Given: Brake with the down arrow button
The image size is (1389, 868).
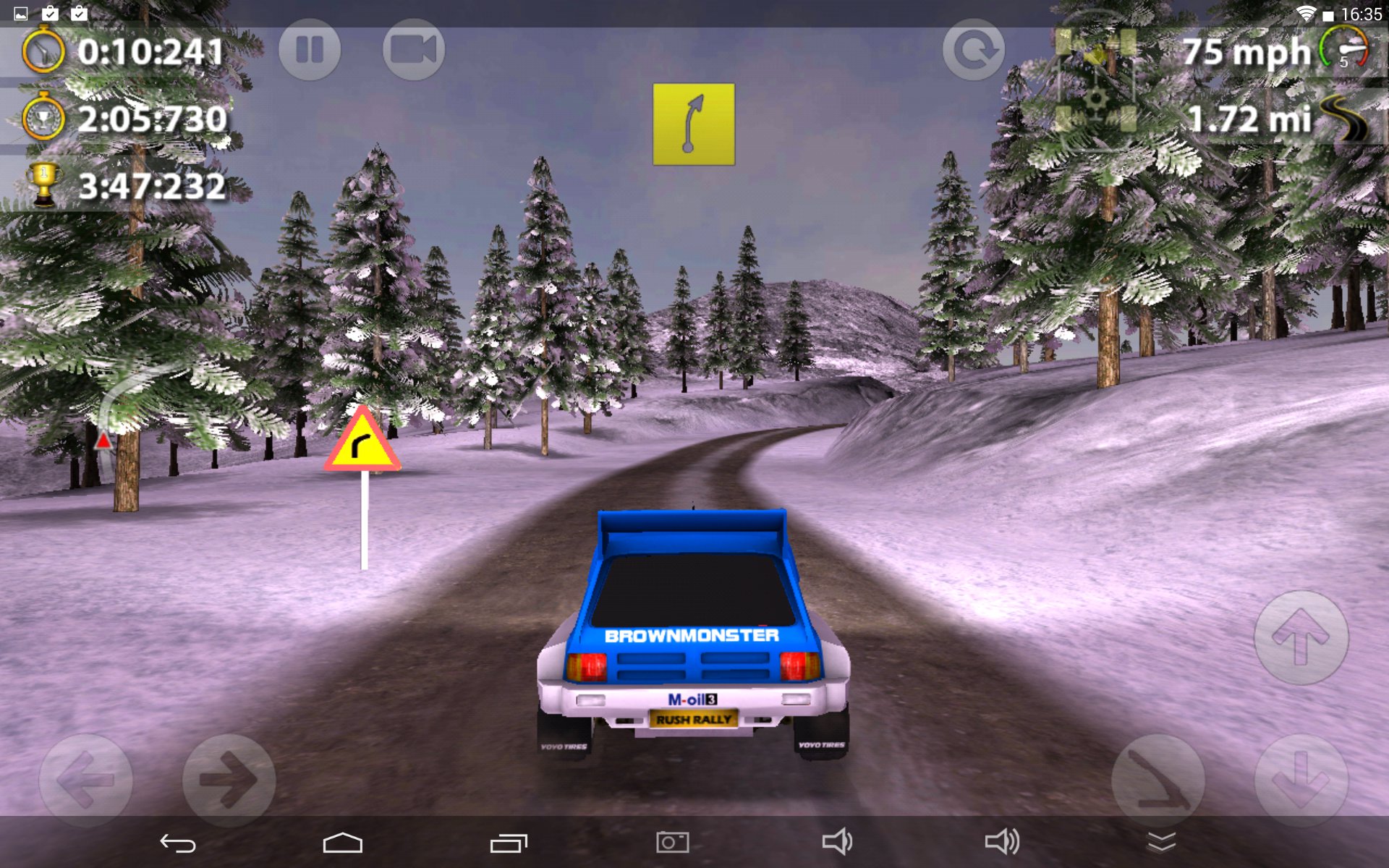Looking at the screenshot, I should click(x=1301, y=780).
